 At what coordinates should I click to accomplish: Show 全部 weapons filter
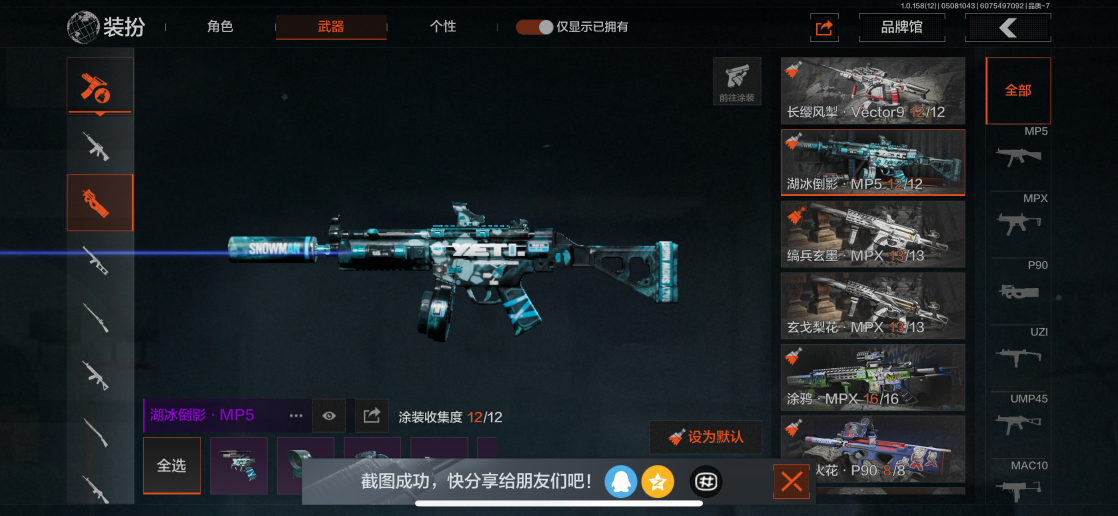point(1018,91)
